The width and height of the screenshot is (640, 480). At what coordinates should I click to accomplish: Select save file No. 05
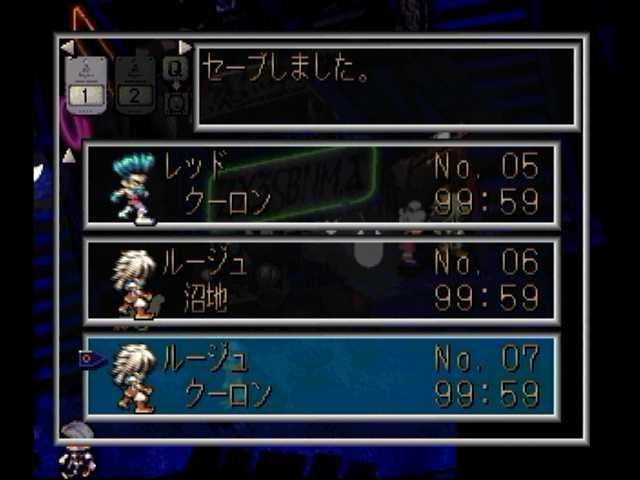(321, 185)
